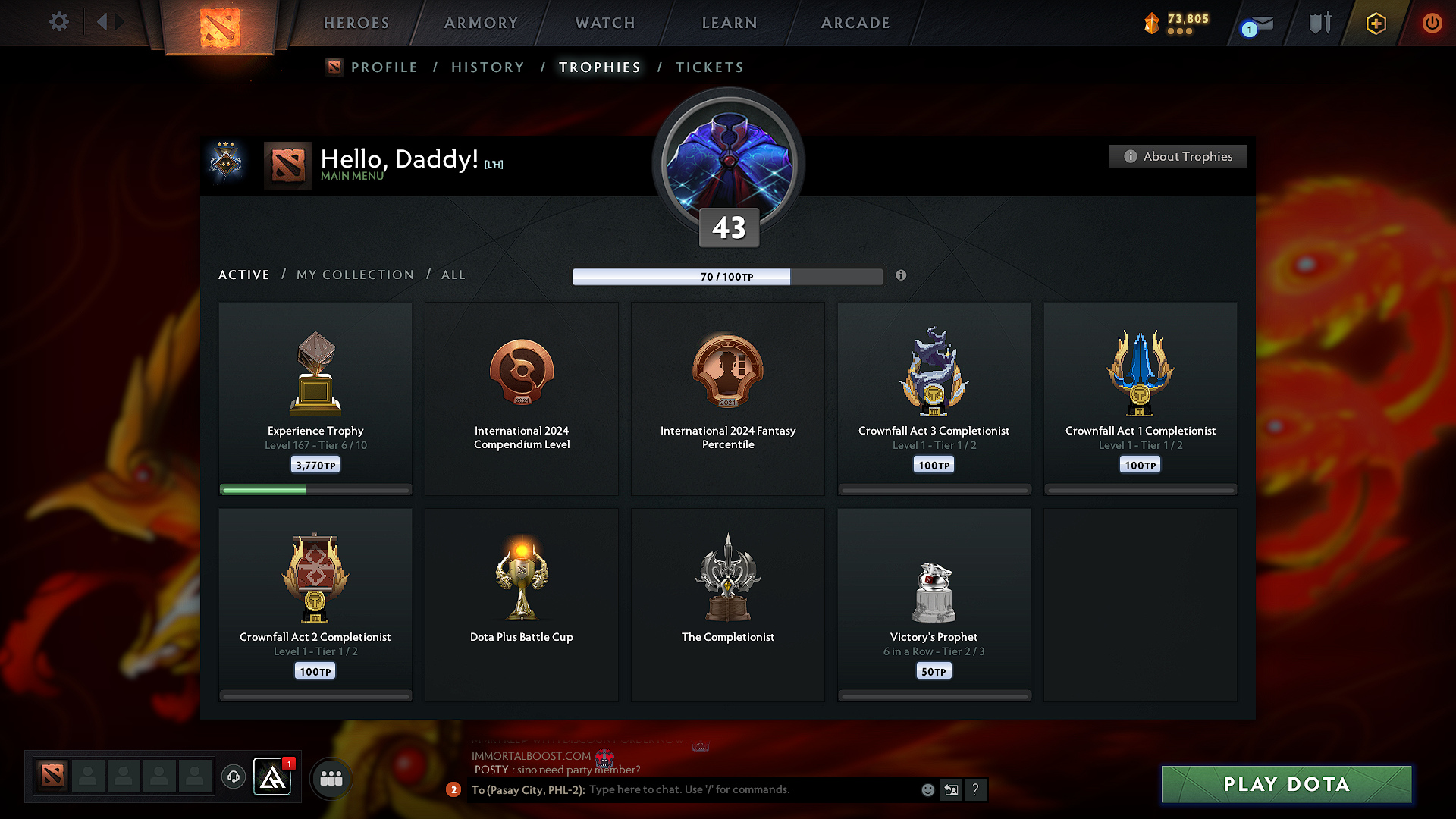Open the HISTORY tab
This screenshot has height=819, width=1456.
(x=488, y=67)
